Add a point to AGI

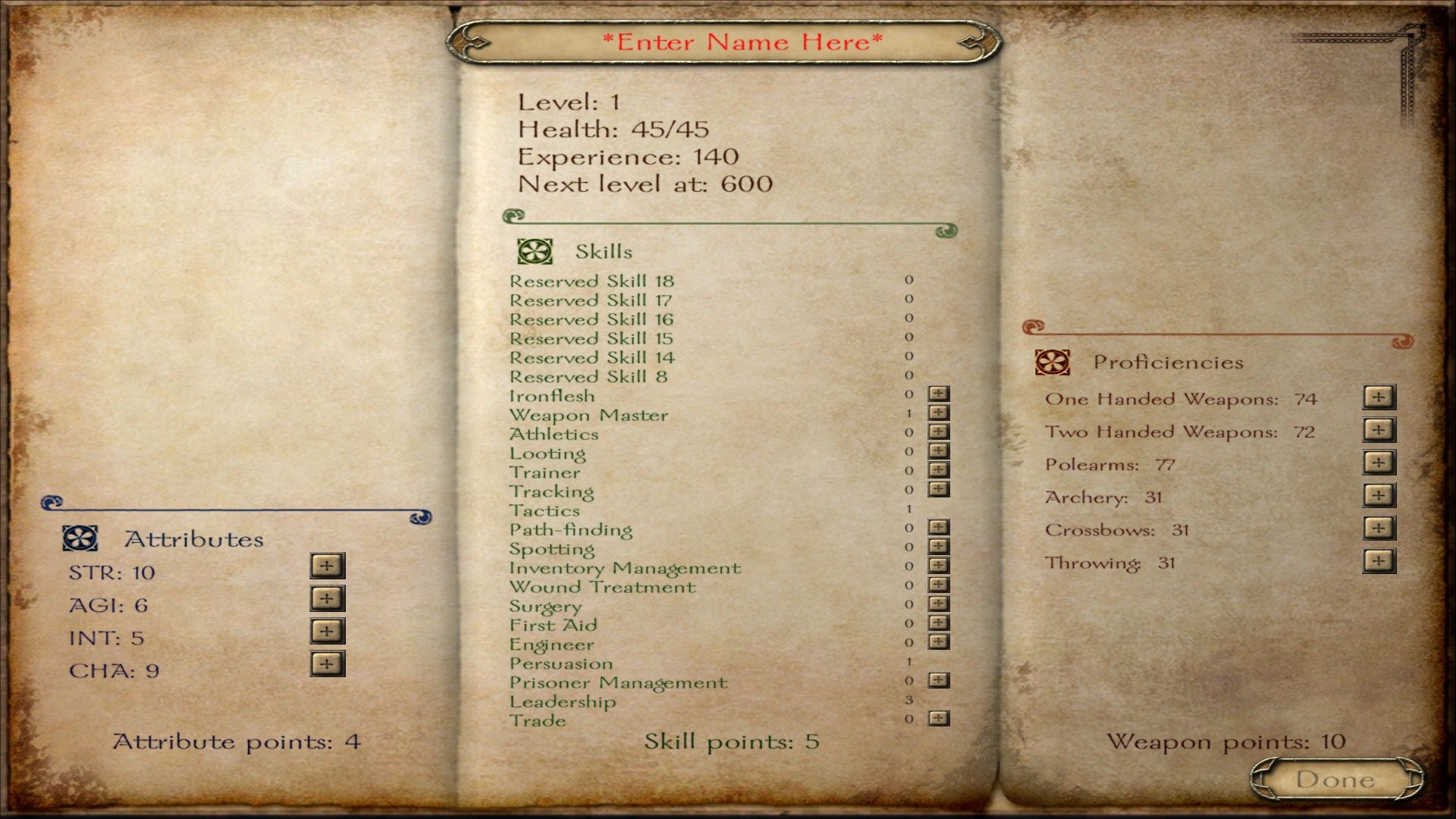(x=327, y=598)
